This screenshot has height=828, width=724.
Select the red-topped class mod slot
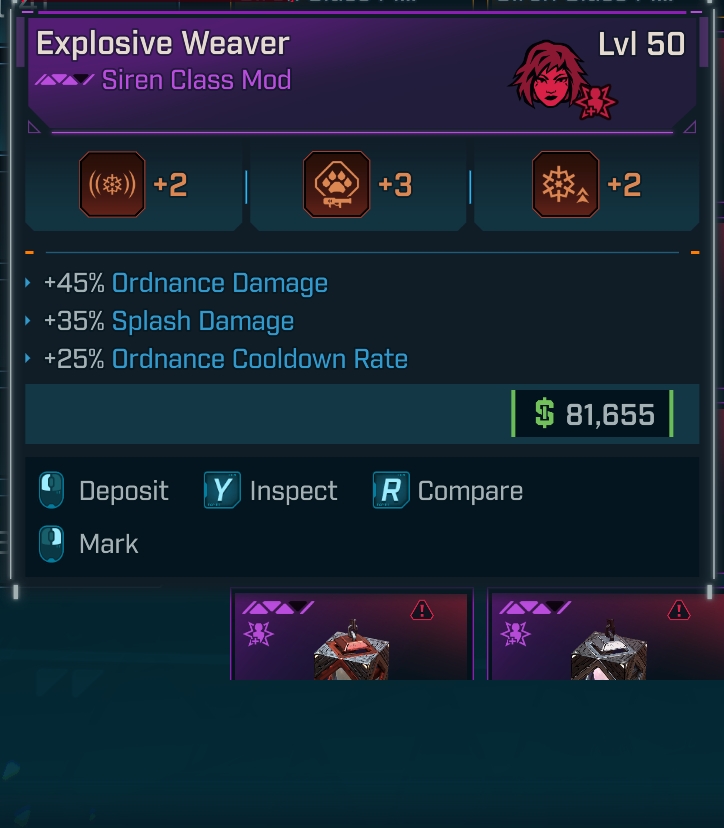[351, 636]
